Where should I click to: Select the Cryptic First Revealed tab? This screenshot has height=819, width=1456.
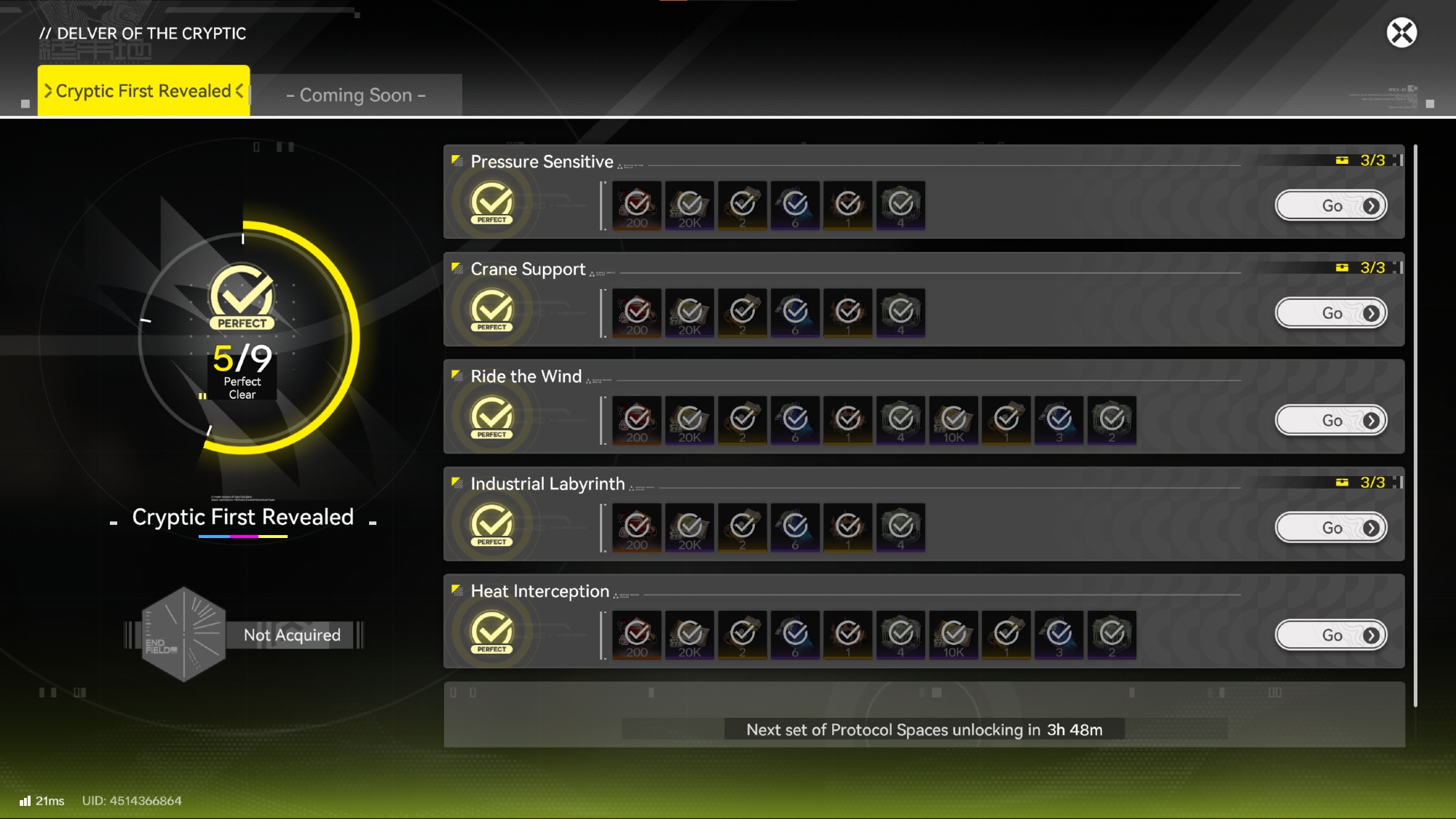point(143,91)
